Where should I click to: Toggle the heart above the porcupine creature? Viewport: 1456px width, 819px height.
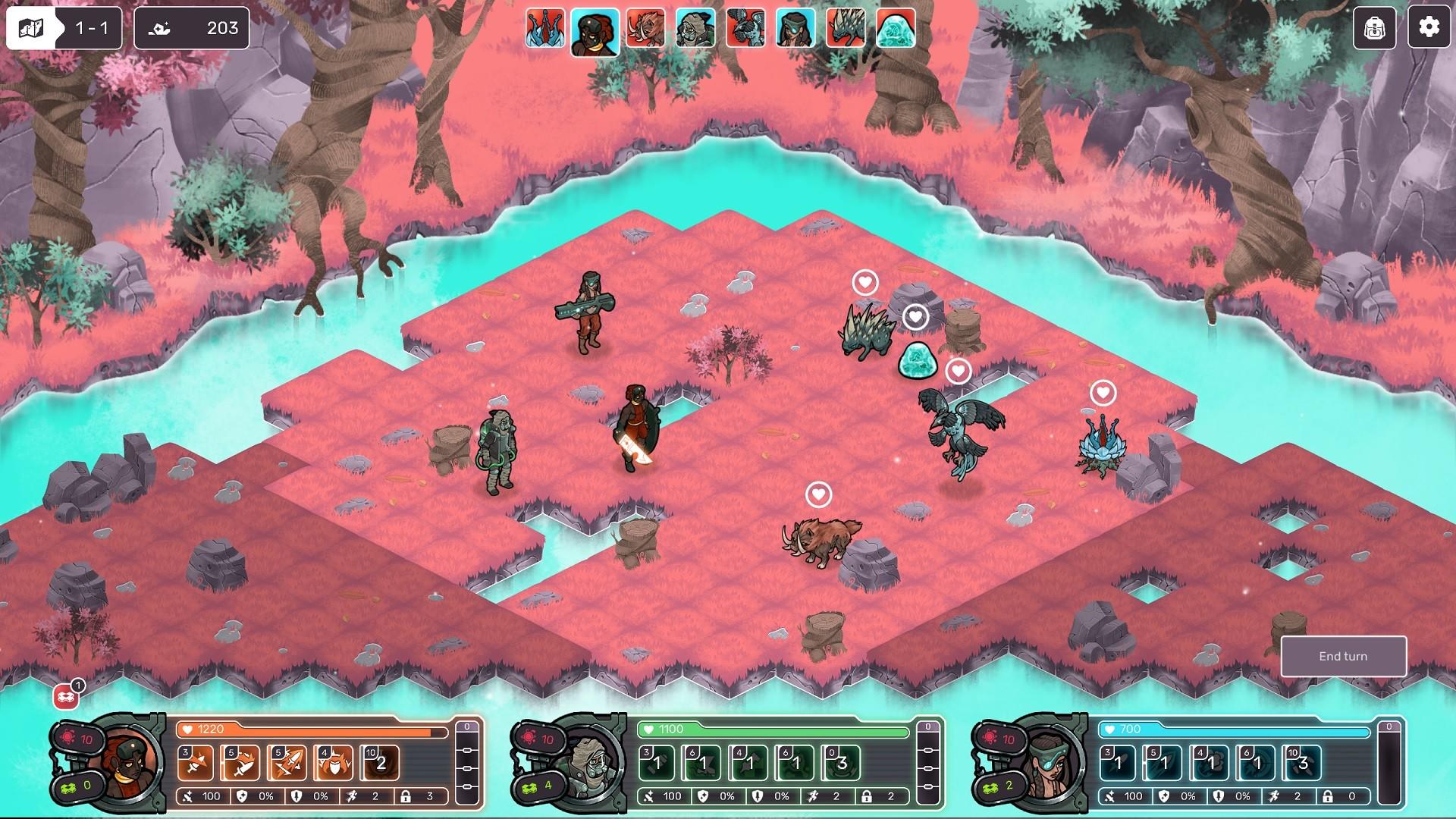click(x=864, y=282)
